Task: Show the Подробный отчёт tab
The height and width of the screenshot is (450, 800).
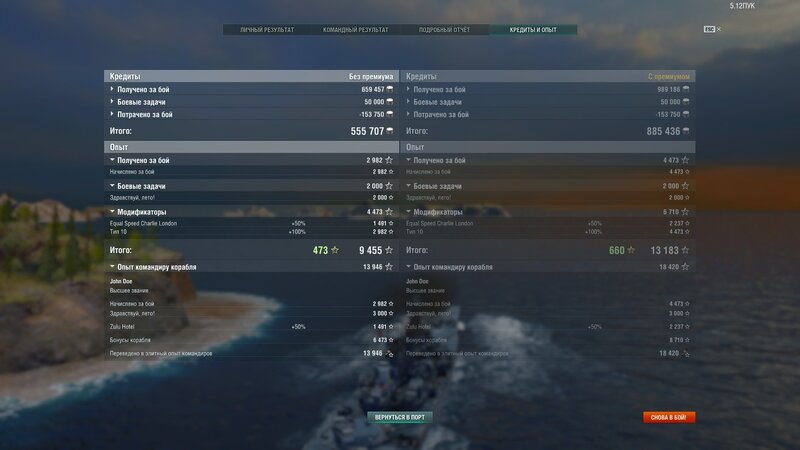Action: (445, 30)
